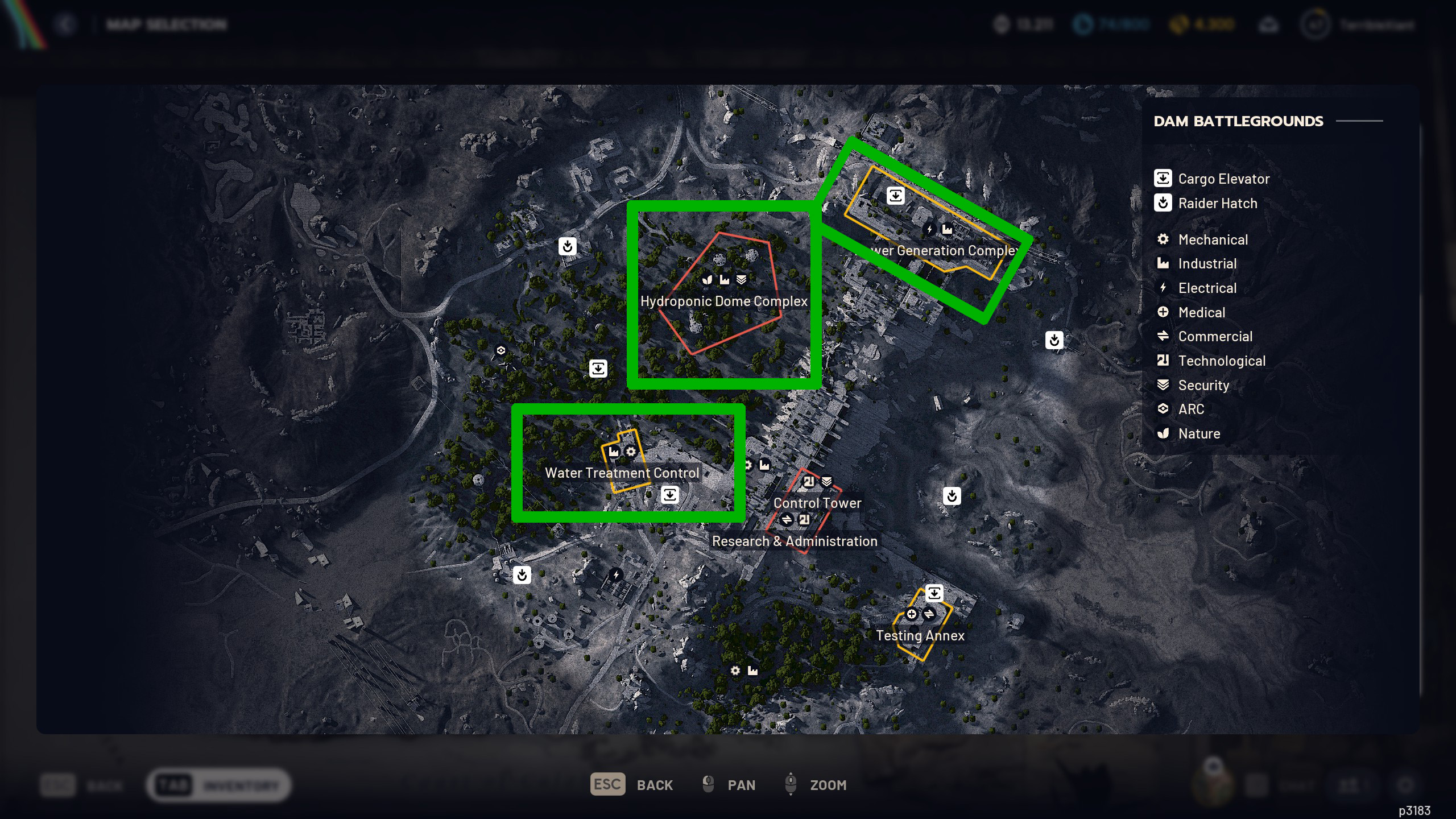
Task: Select Technological in the legend list
Action: coord(1221,361)
